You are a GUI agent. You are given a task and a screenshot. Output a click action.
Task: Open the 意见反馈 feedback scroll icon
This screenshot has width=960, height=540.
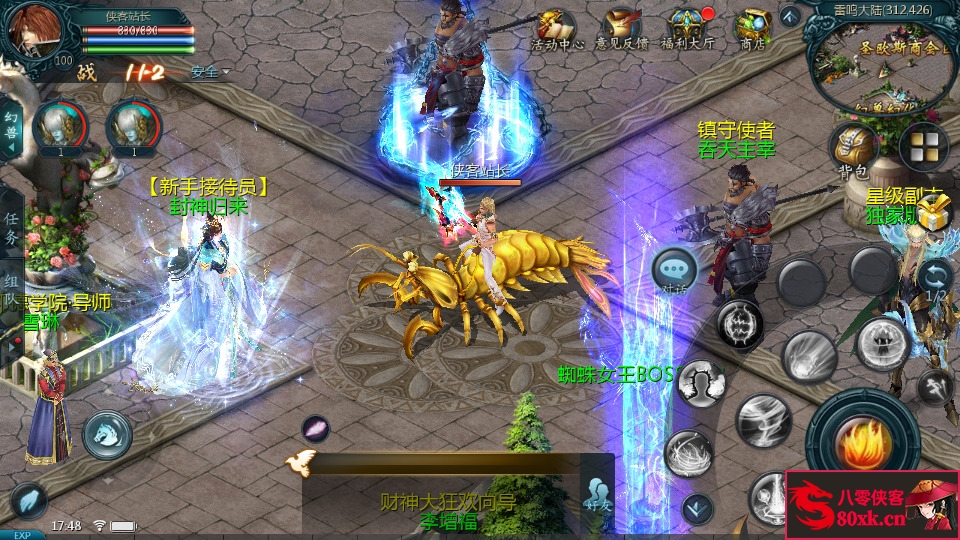point(622,28)
